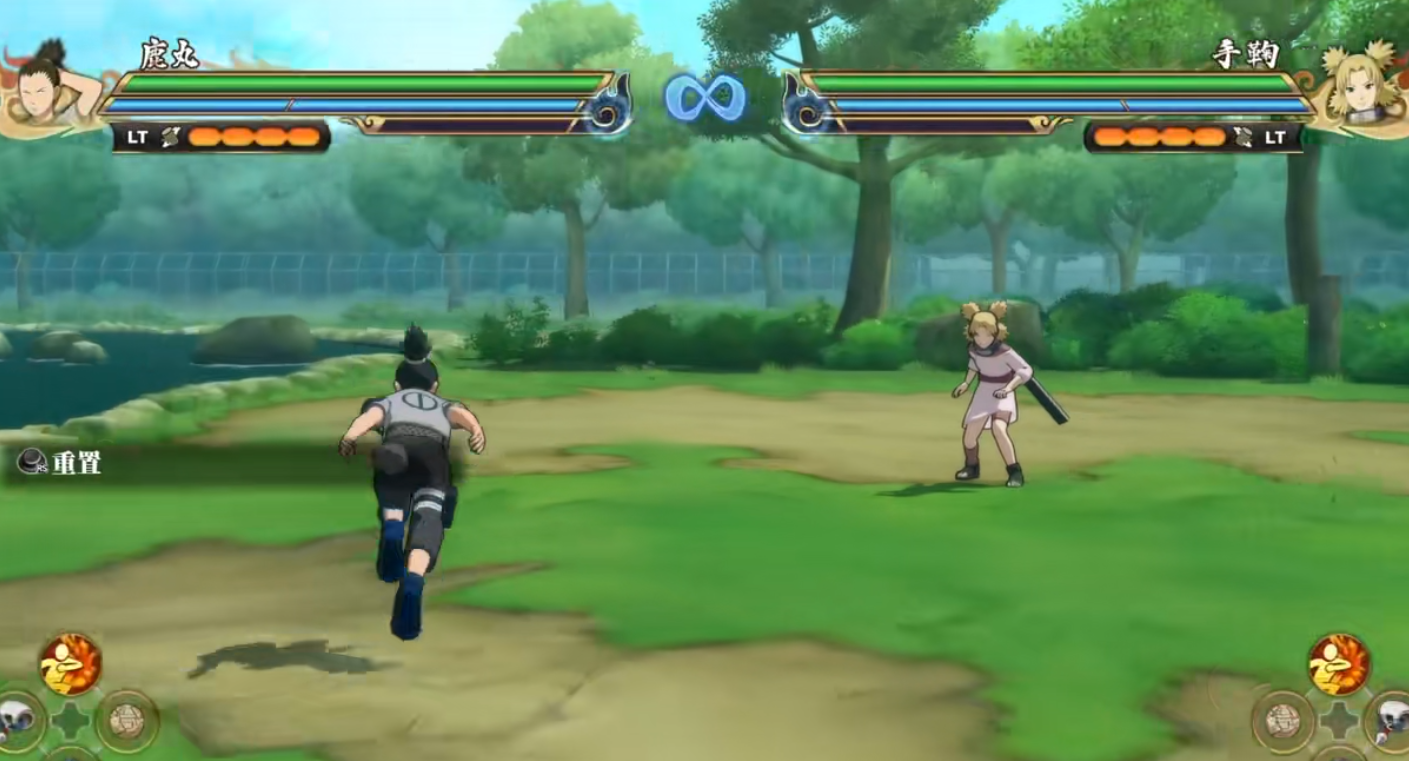Use Shikamaru's fiery attack-boost item
Image resolution: width=1409 pixels, height=761 pixels.
click(x=70, y=664)
